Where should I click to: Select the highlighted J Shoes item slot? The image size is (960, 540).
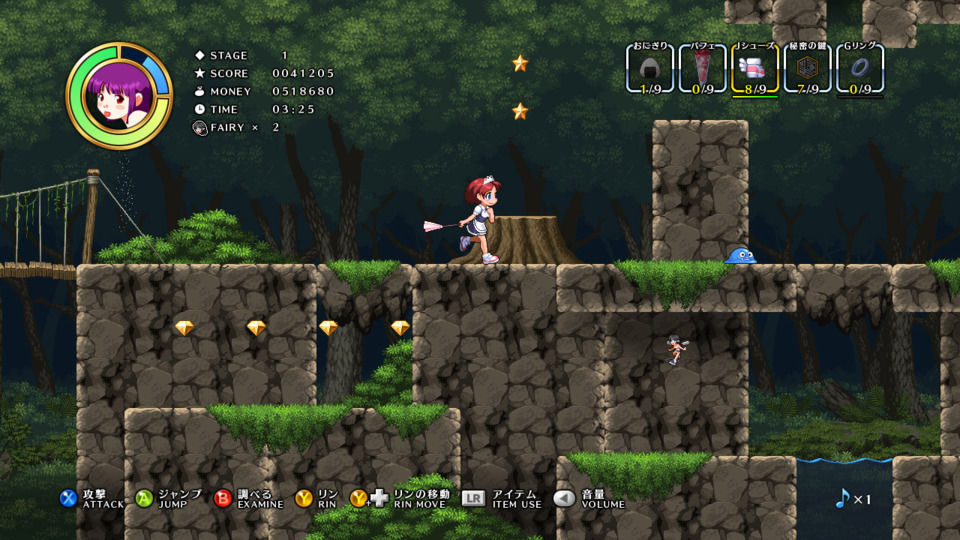click(x=755, y=69)
